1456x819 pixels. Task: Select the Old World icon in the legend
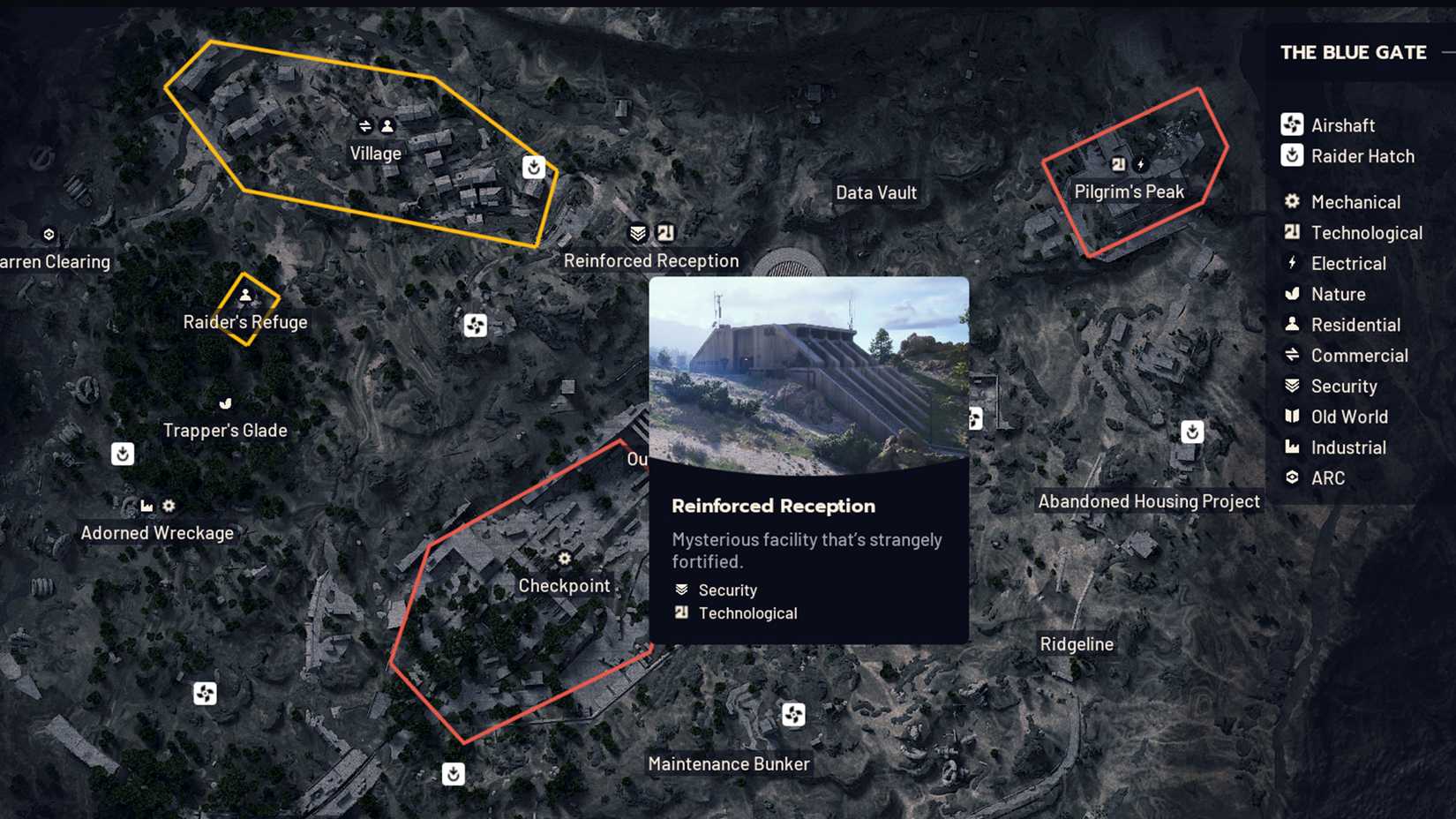coord(1292,417)
